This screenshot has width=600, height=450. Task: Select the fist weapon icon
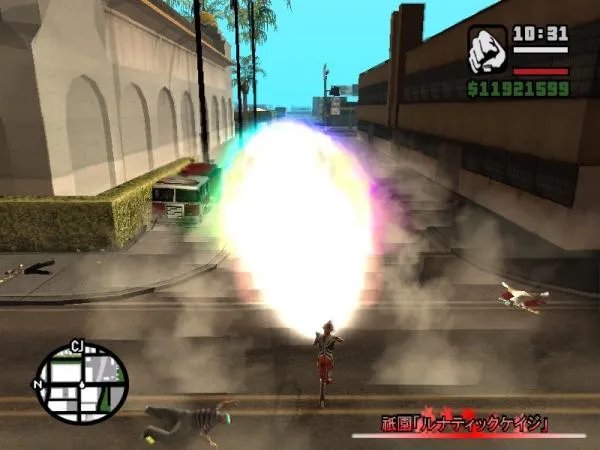click(x=487, y=50)
